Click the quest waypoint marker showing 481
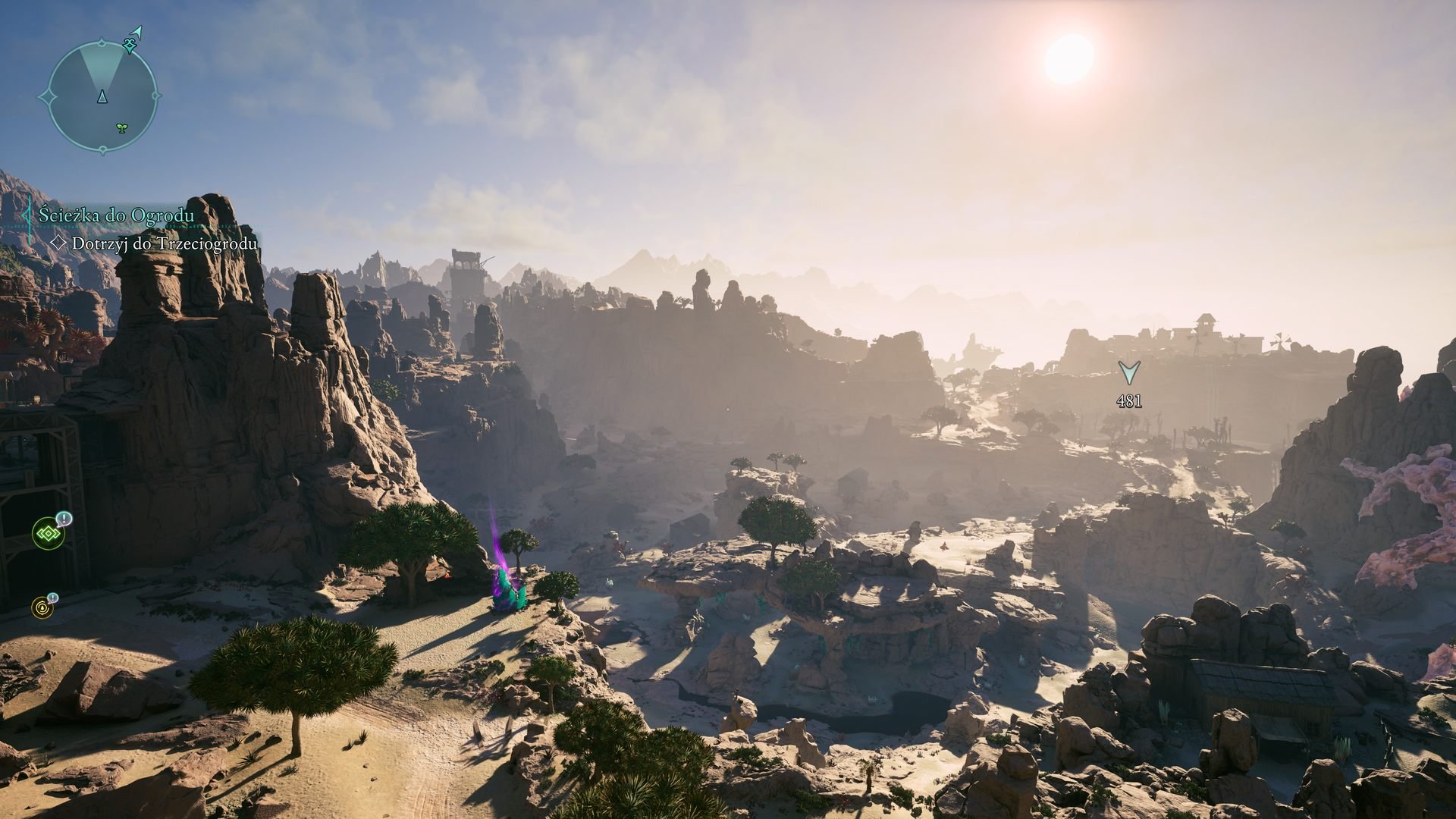This screenshot has width=1456, height=819. click(x=1128, y=373)
